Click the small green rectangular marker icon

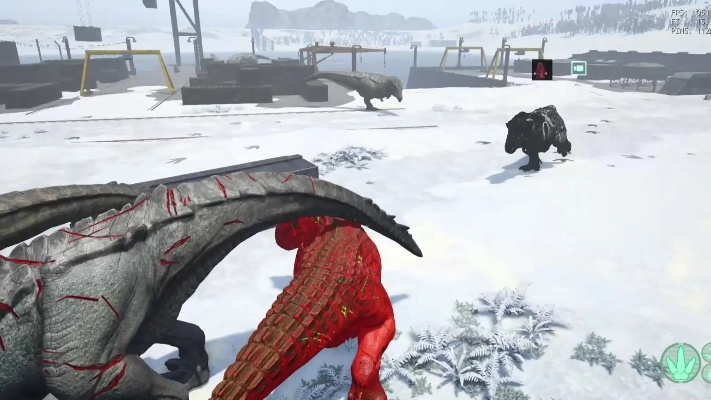577,68
